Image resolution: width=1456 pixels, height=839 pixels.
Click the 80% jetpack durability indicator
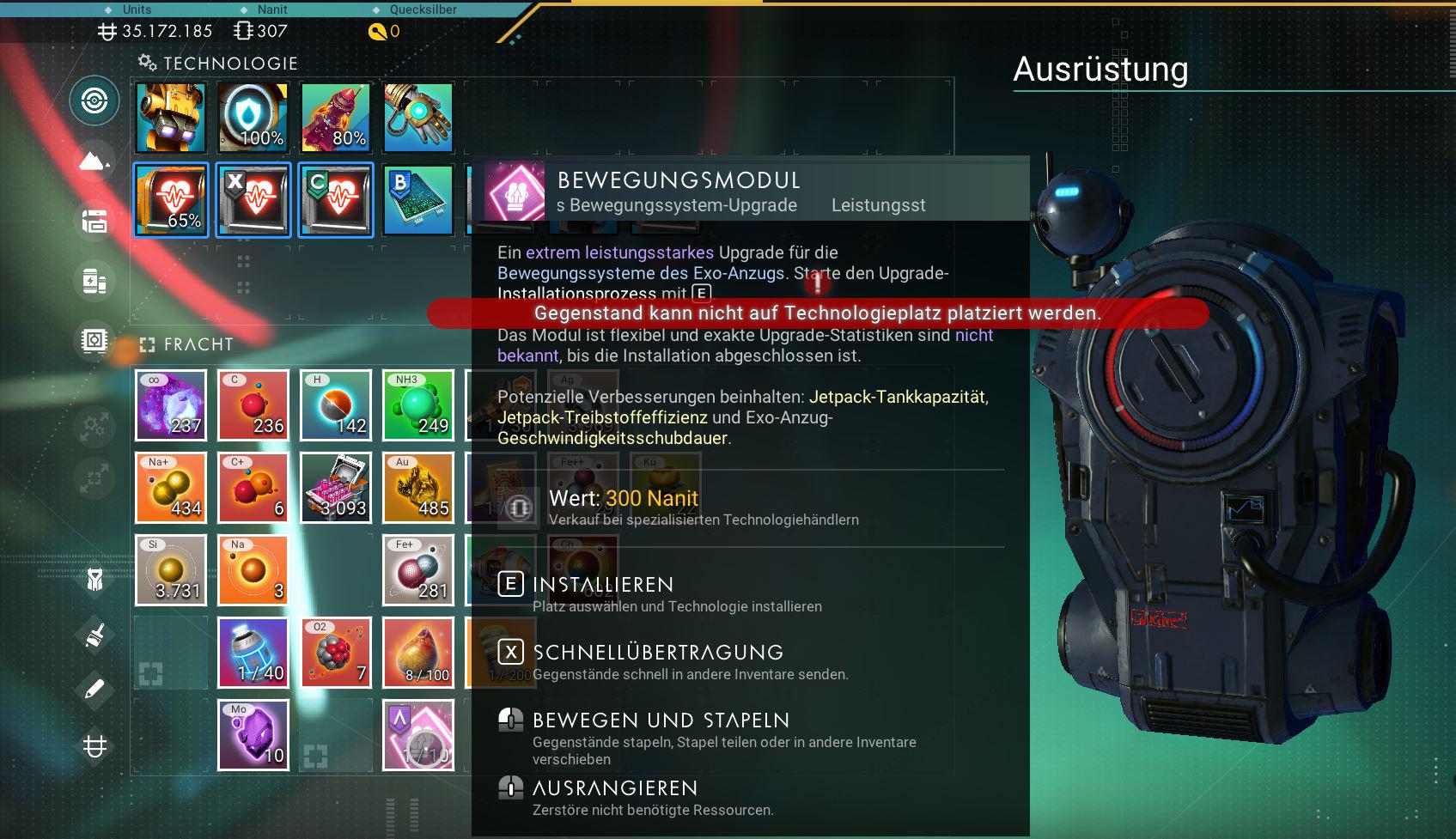click(335, 116)
